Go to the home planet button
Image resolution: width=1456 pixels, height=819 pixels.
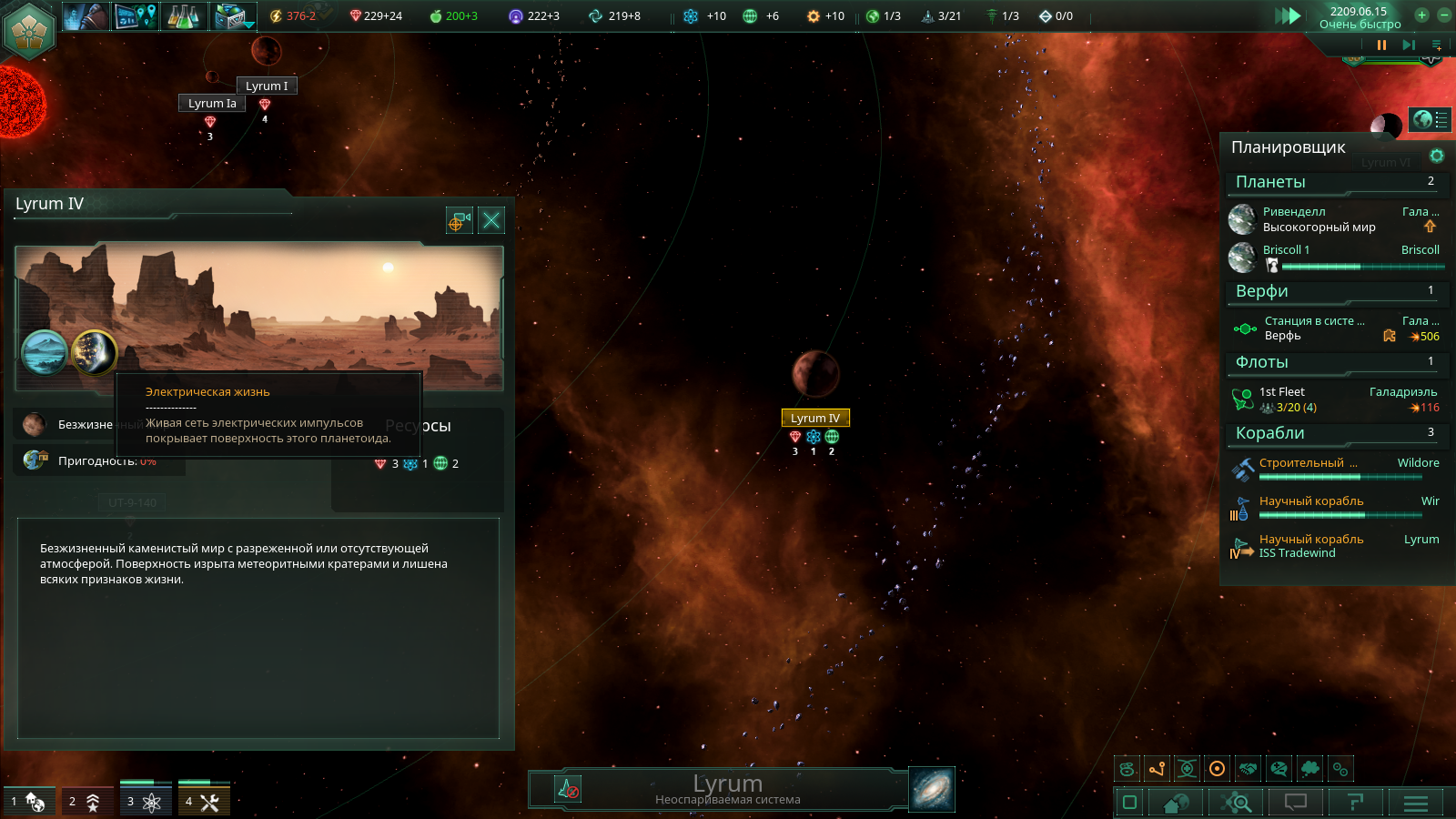pos(1176,803)
